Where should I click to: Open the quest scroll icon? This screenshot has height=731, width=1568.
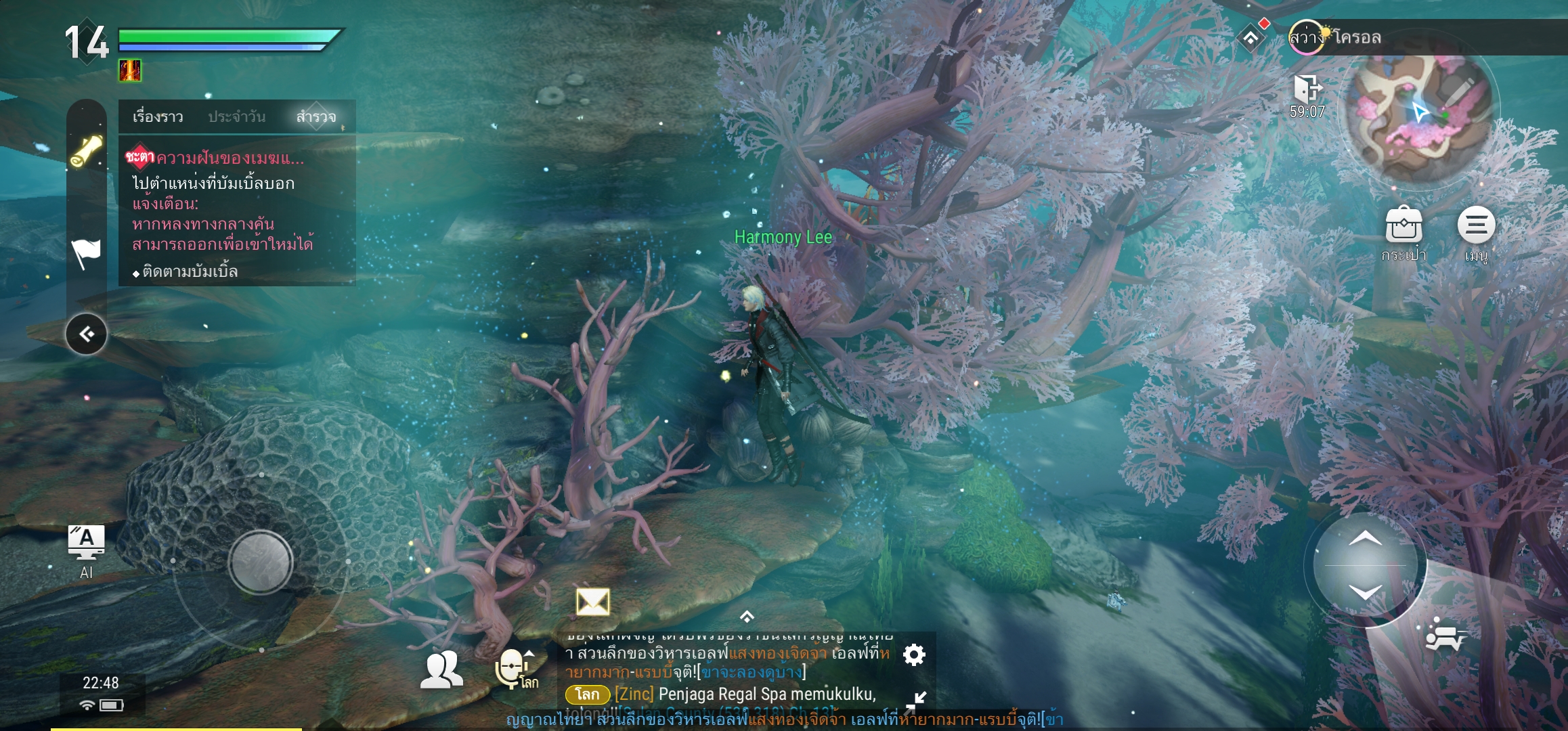pyautogui.click(x=87, y=151)
